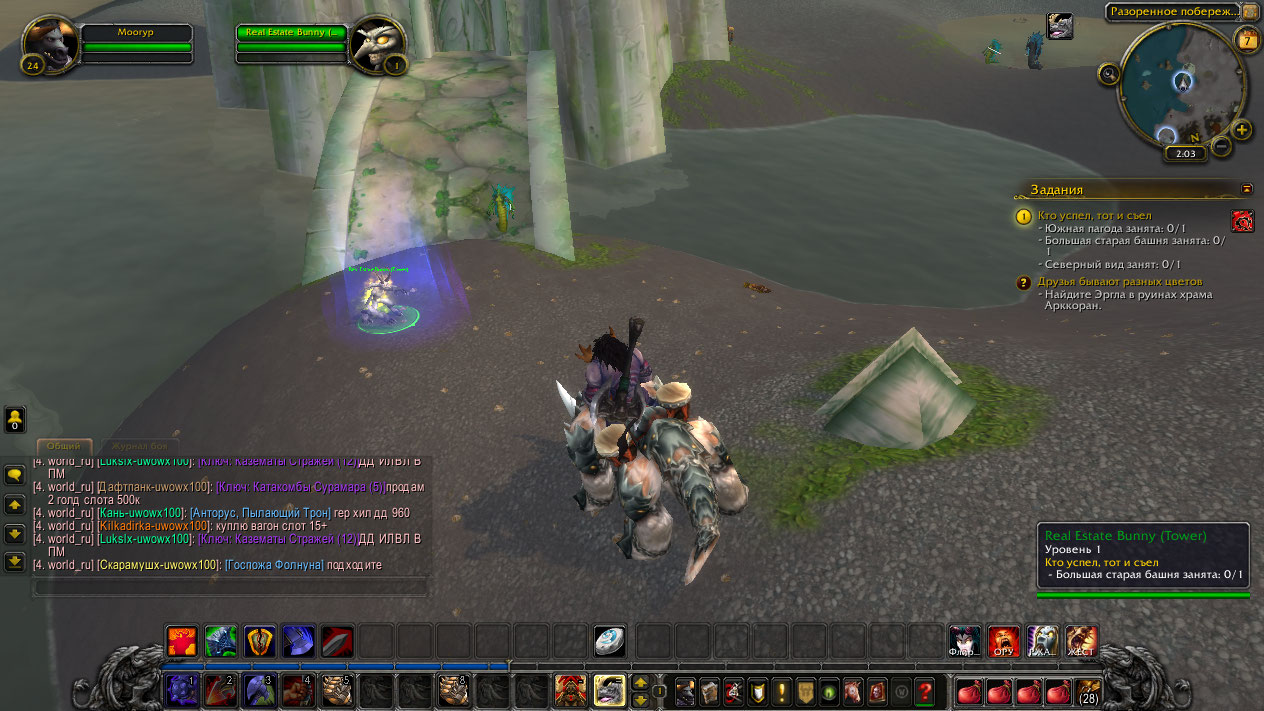Open the calendar icon showing 7

click(x=1246, y=40)
